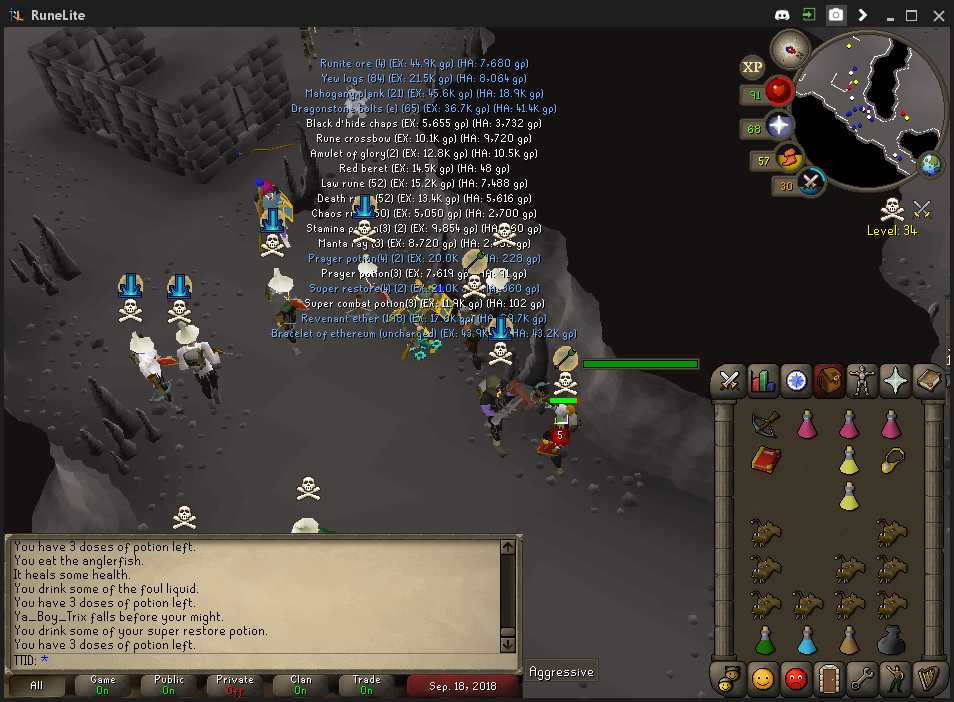Switch to the Skills tab
Screen dimensions: 954x702
tap(763, 380)
